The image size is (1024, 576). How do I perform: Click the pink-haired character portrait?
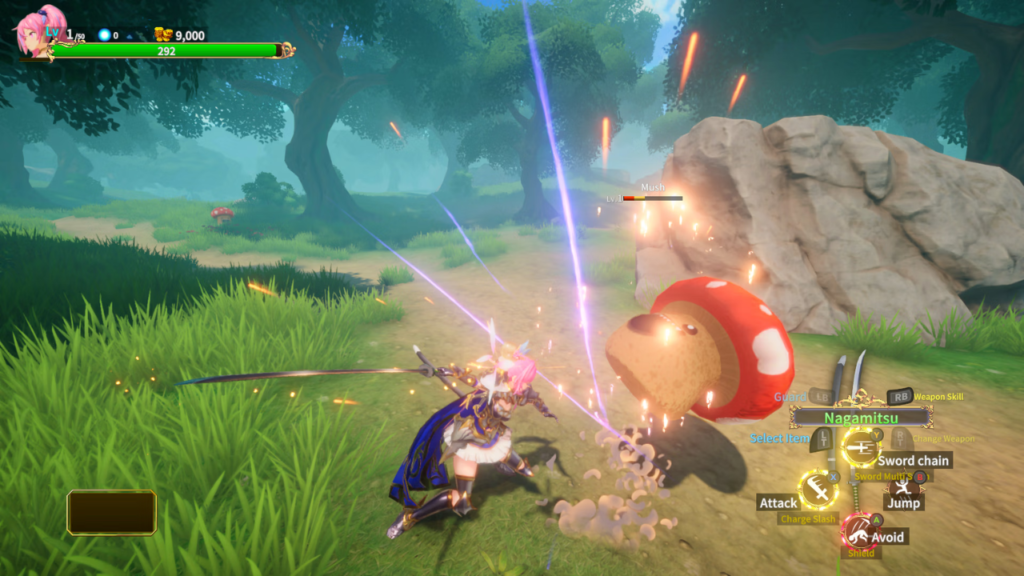pos(40,30)
